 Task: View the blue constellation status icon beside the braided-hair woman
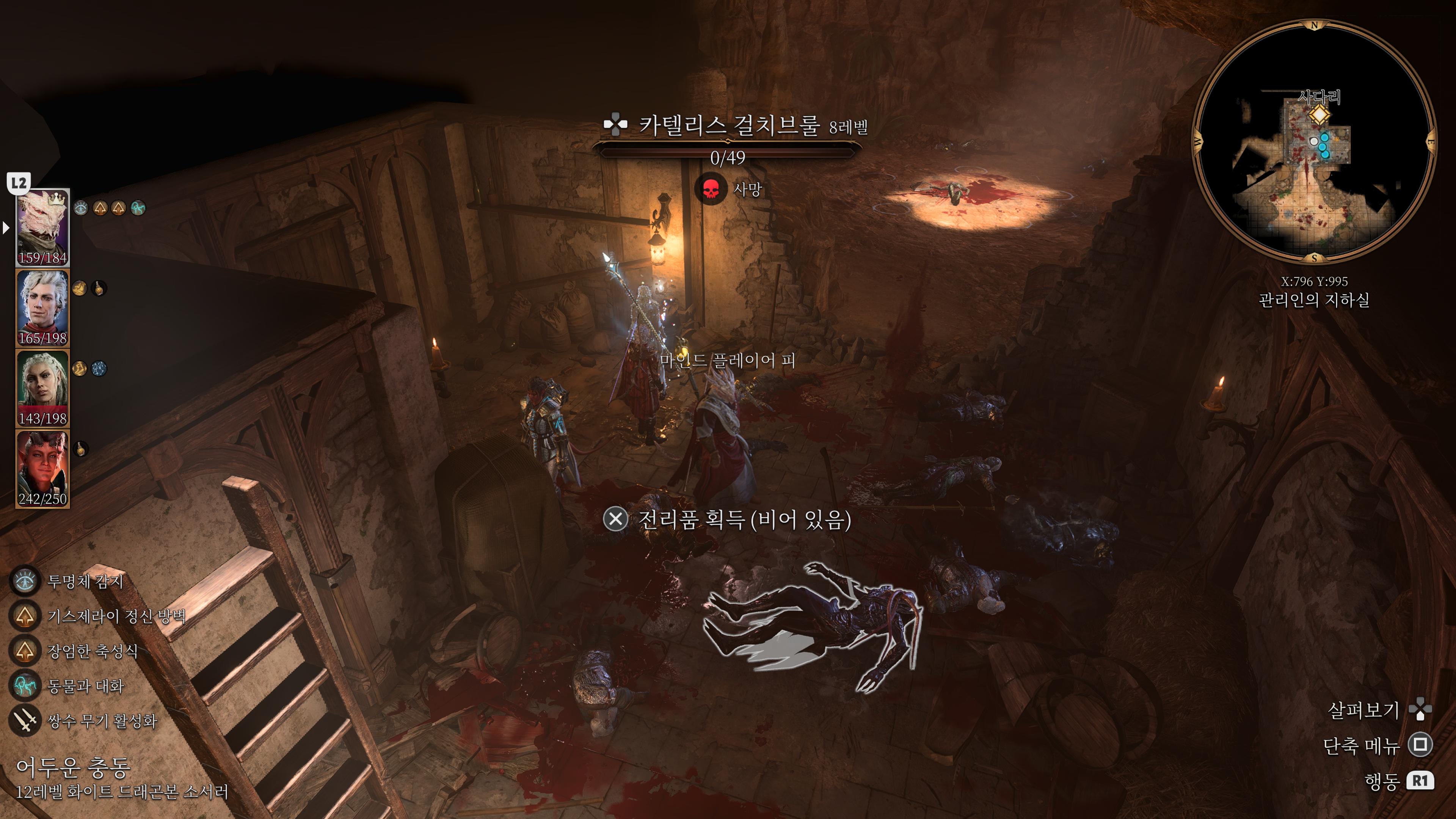(x=99, y=369)
